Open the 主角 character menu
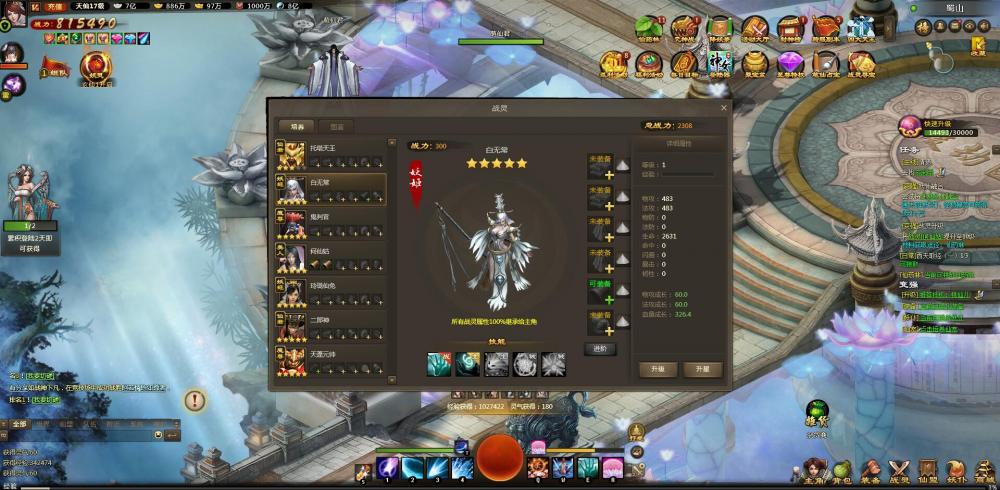The image size is (1000, 490). (x=812, y=469)
